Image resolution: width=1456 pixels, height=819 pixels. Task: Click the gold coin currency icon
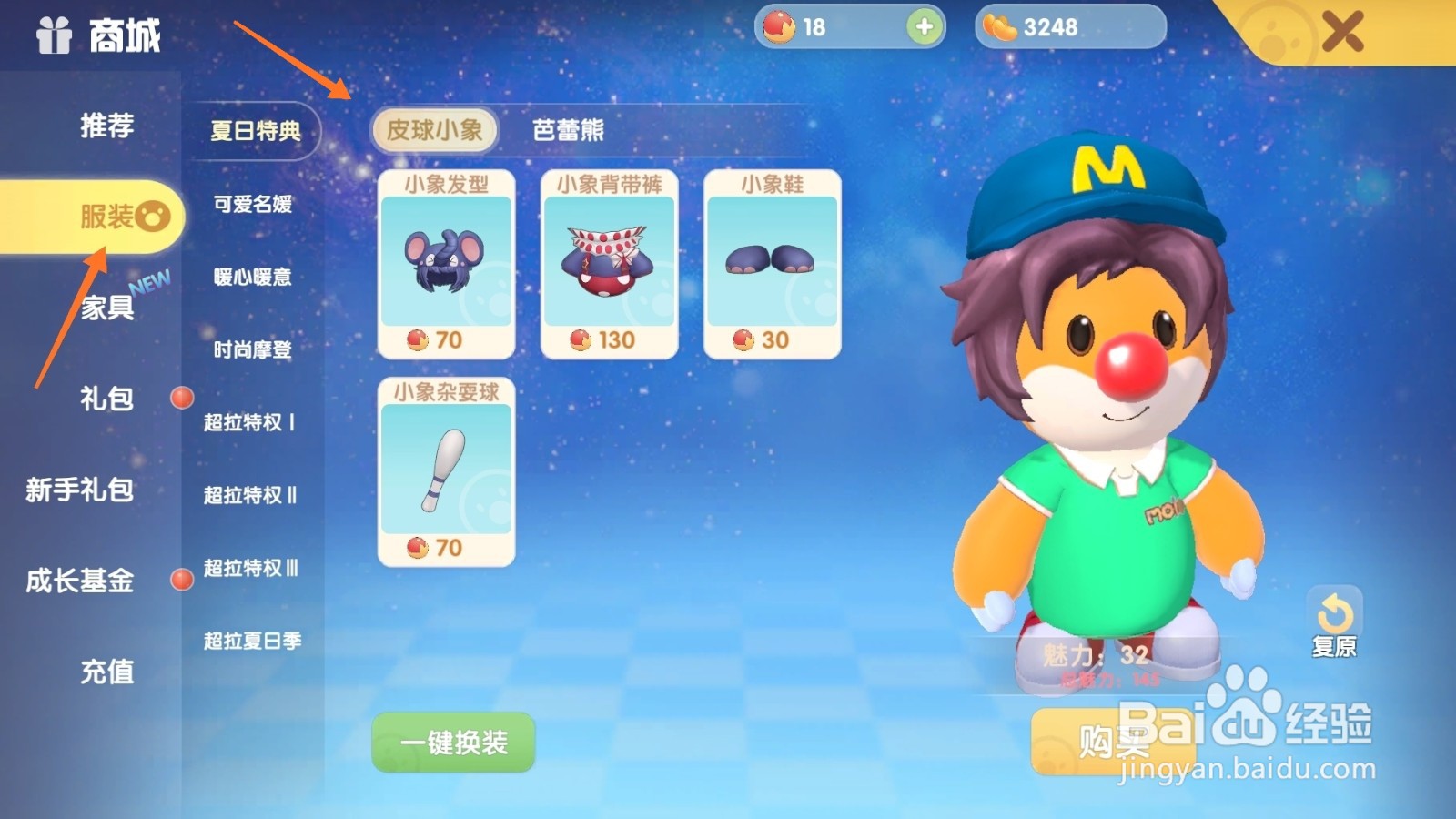tap(1001, 27)
